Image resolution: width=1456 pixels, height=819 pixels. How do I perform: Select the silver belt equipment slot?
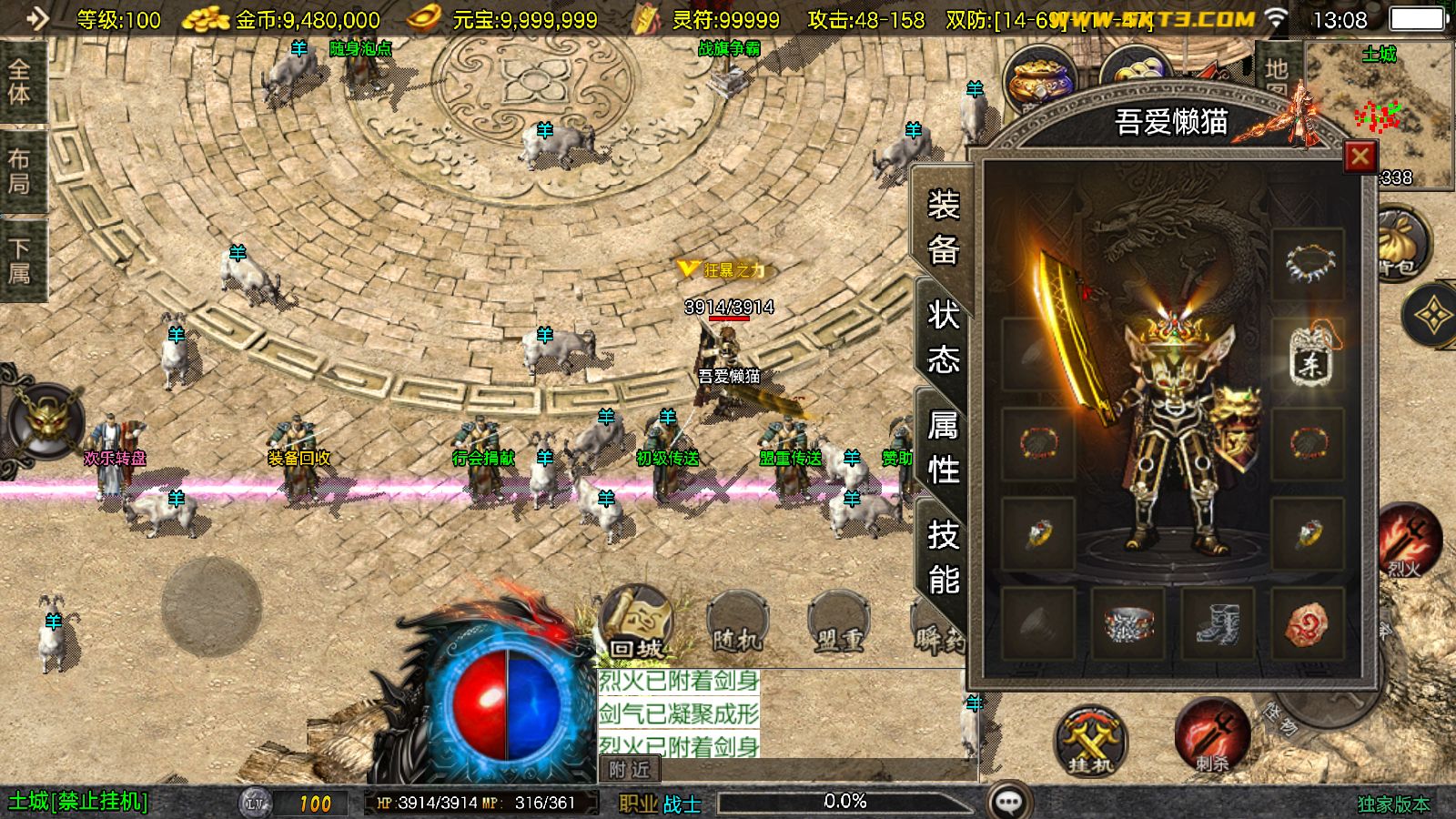(x=1128, y=624)
